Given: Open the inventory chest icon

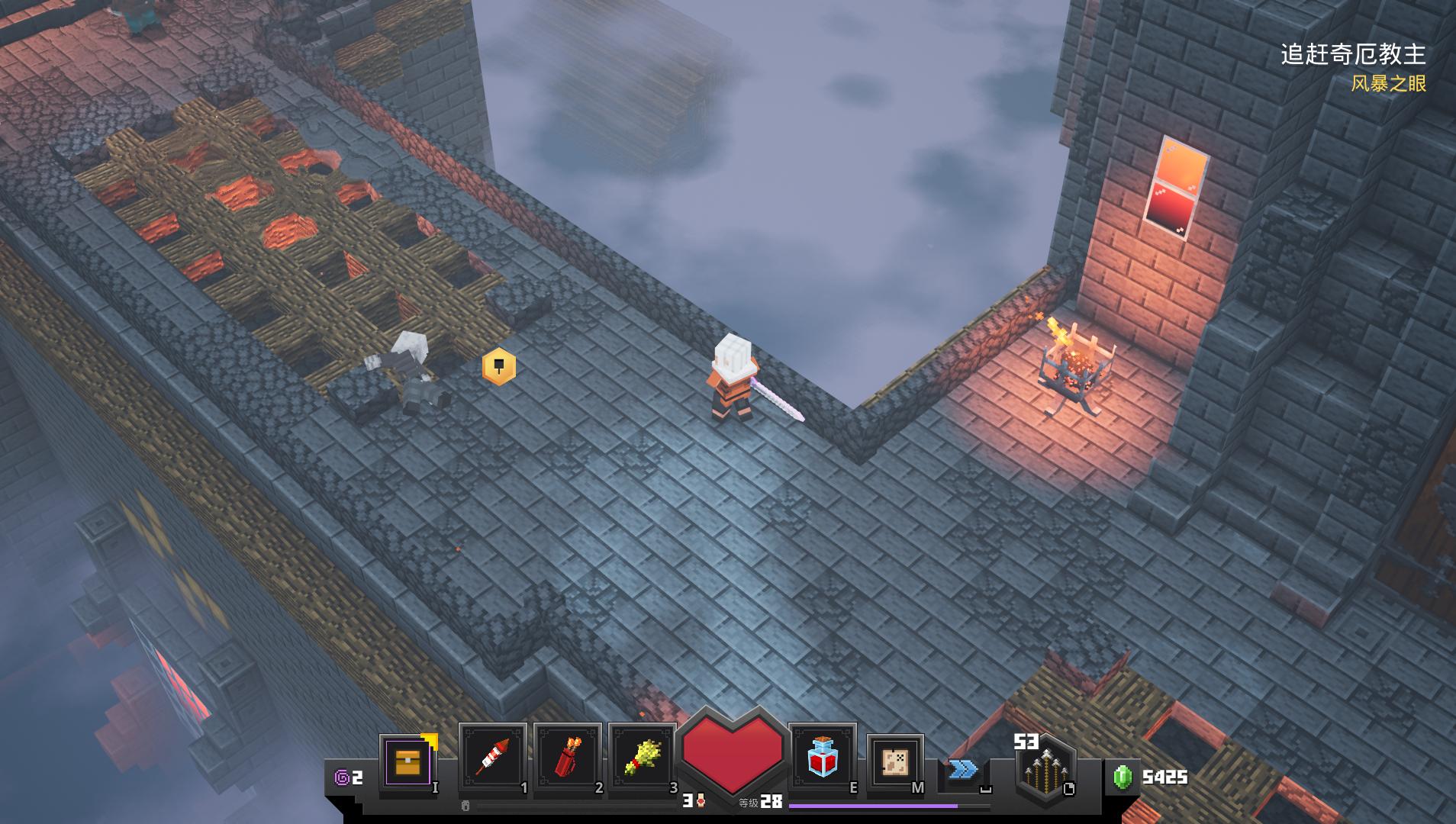Looking at the screenshot, I should [407, 761].
